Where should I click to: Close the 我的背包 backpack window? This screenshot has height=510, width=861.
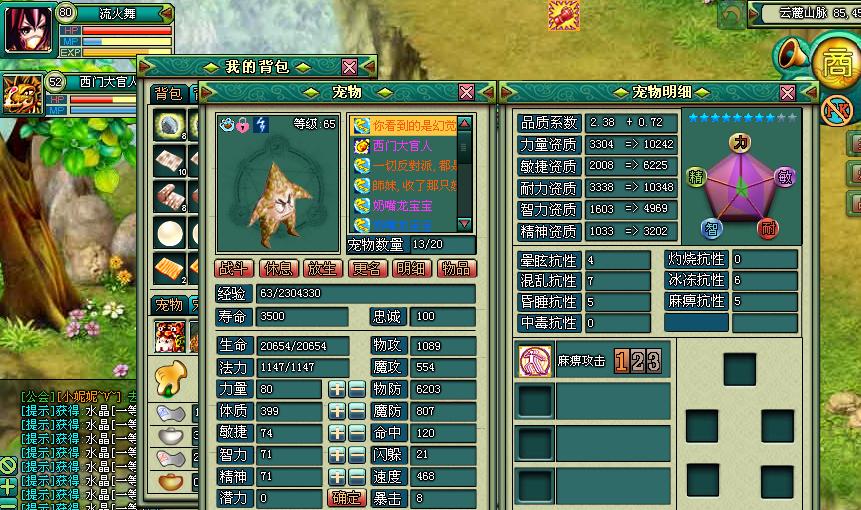[349, 67]
